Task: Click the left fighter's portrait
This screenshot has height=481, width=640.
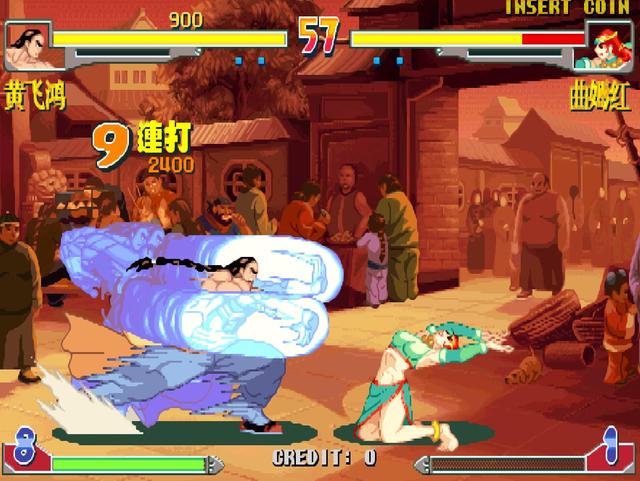Action: point(28,45)
